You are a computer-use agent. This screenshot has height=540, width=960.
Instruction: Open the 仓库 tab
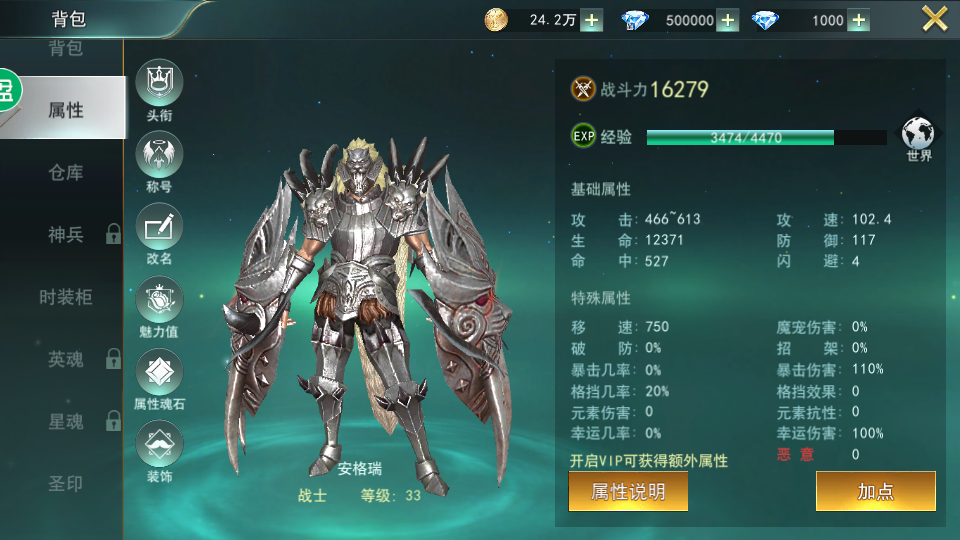coord(65,172)
